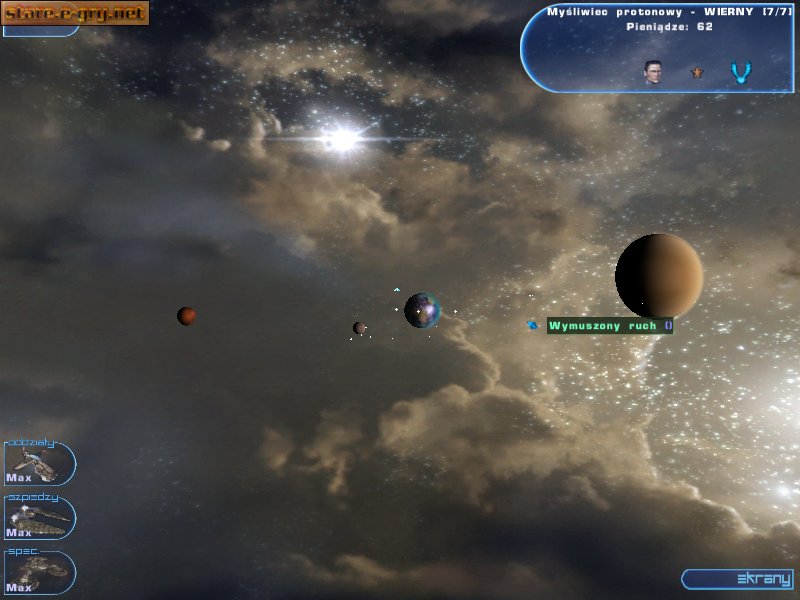Click the blue V-shaped faction emblem

[x=740, y=72]
